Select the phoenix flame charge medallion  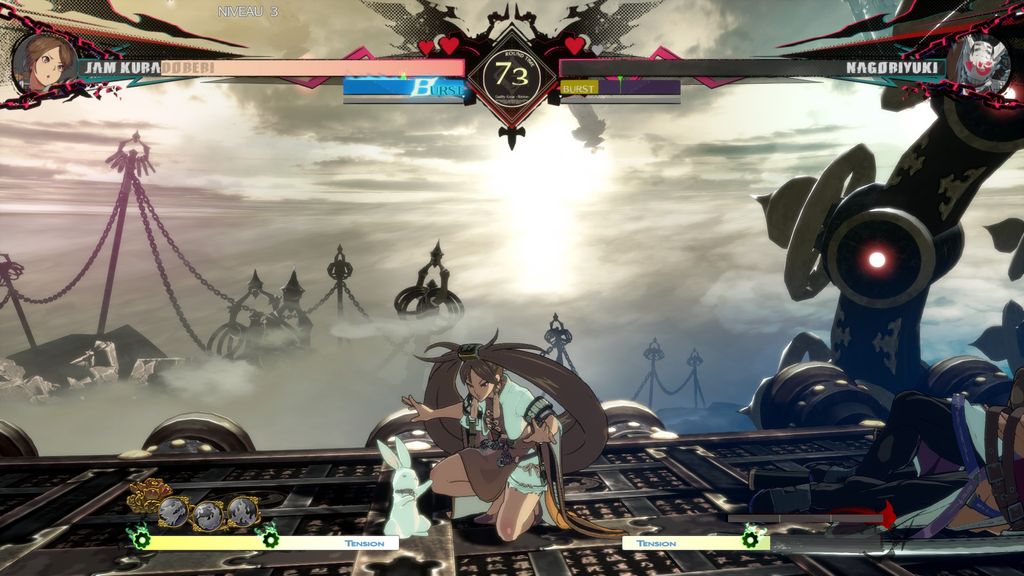(241, 512)
